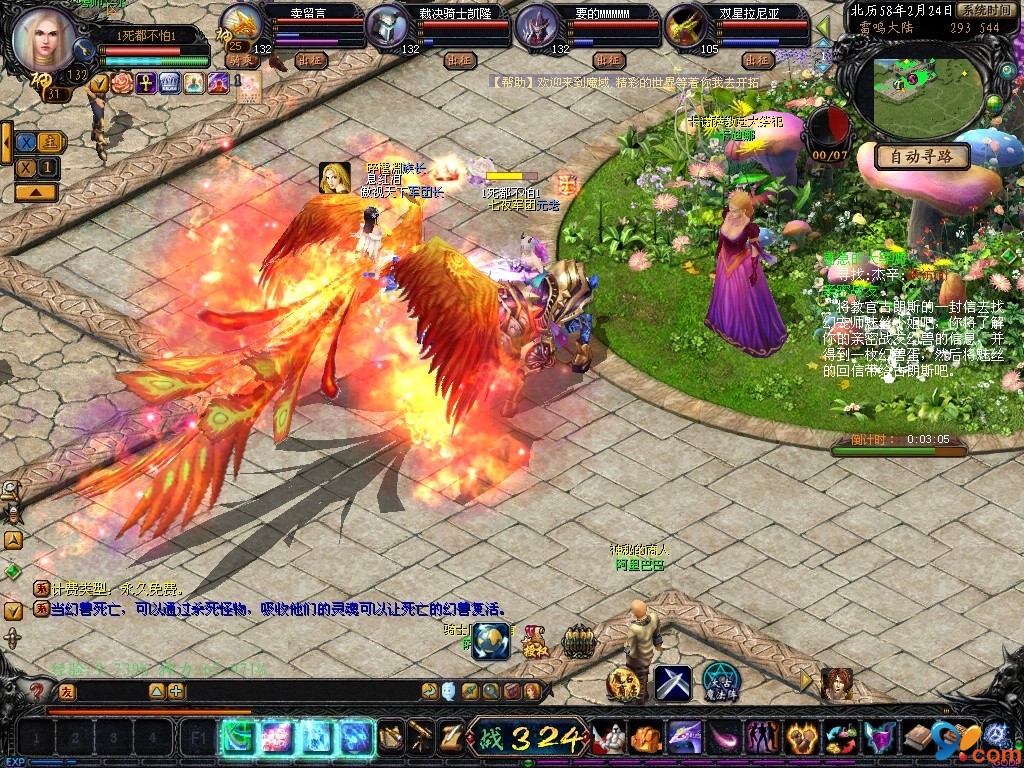Viewport: 1024px width, 768px height.
Task: Click the 自动寻路 auto-pathfinding button
Action: (x=921, y=156)
